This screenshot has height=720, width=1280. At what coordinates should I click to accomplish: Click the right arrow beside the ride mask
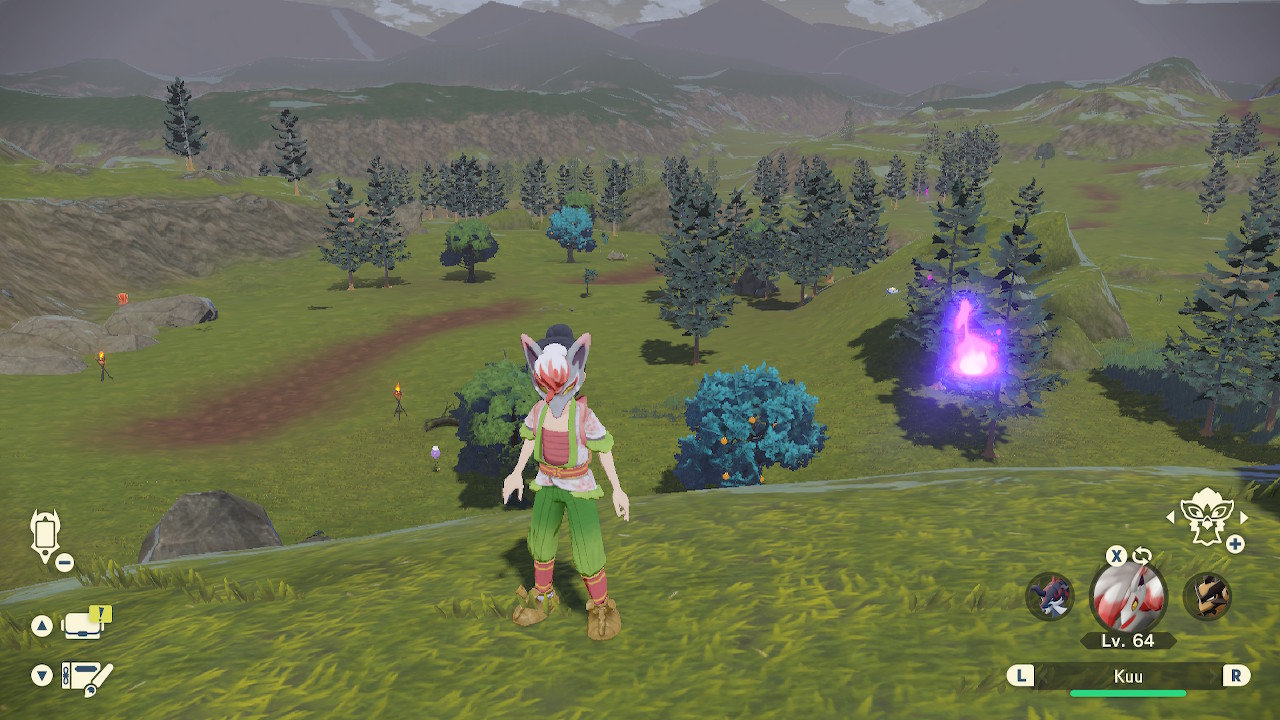pyautogui.click(x=1244, y=517)
